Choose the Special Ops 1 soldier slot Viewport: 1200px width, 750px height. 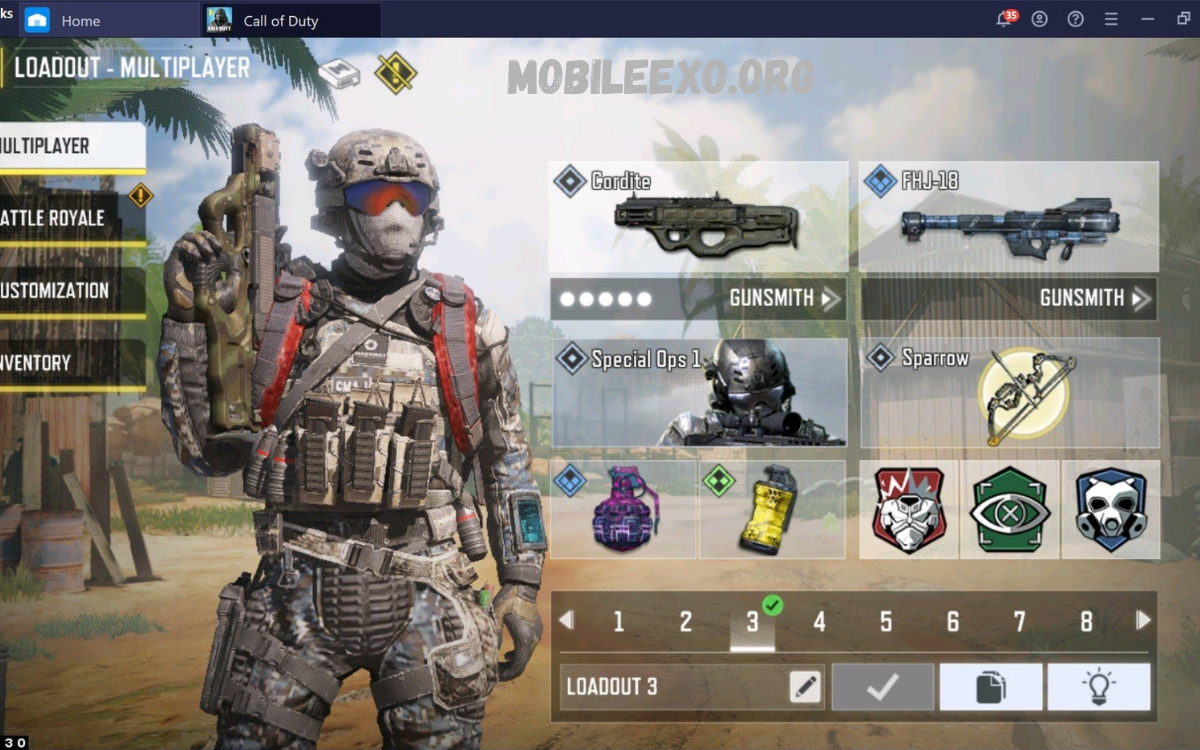coord(698,392)
